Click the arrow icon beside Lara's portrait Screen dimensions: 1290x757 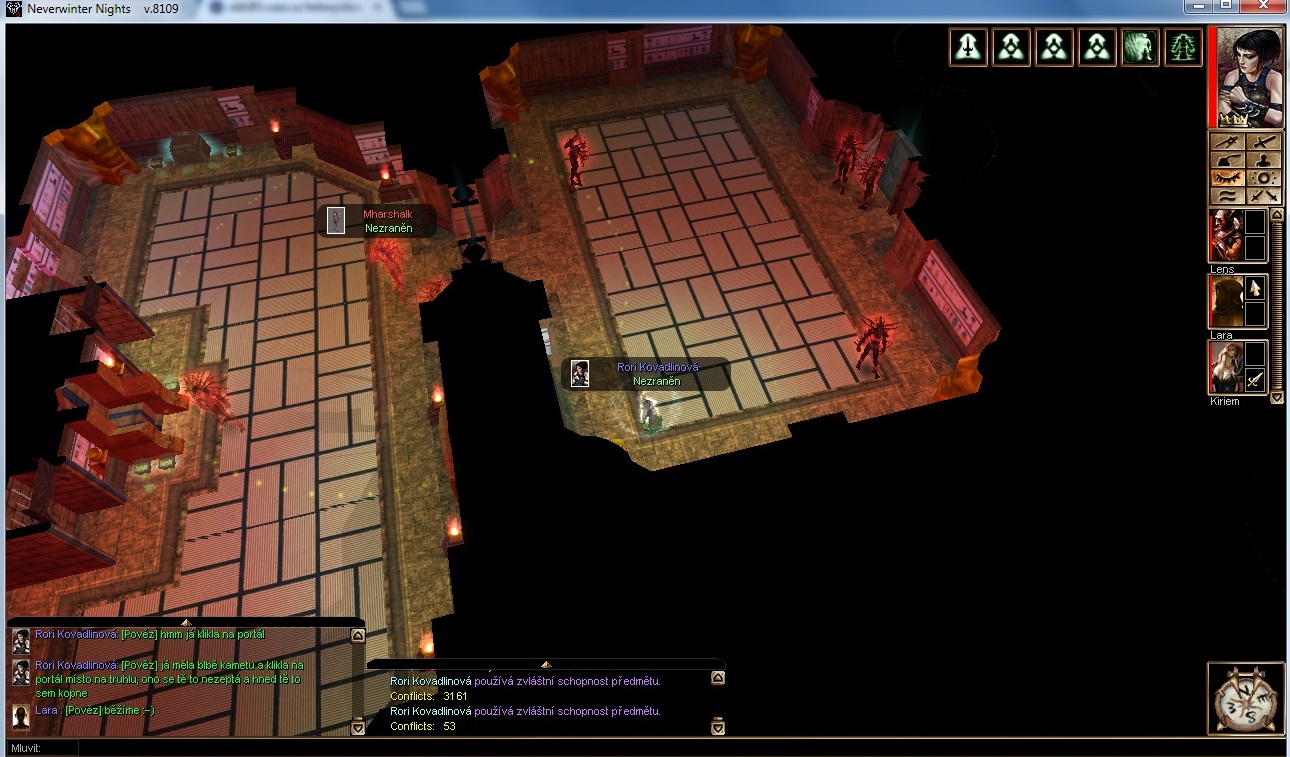point(1255,288)
